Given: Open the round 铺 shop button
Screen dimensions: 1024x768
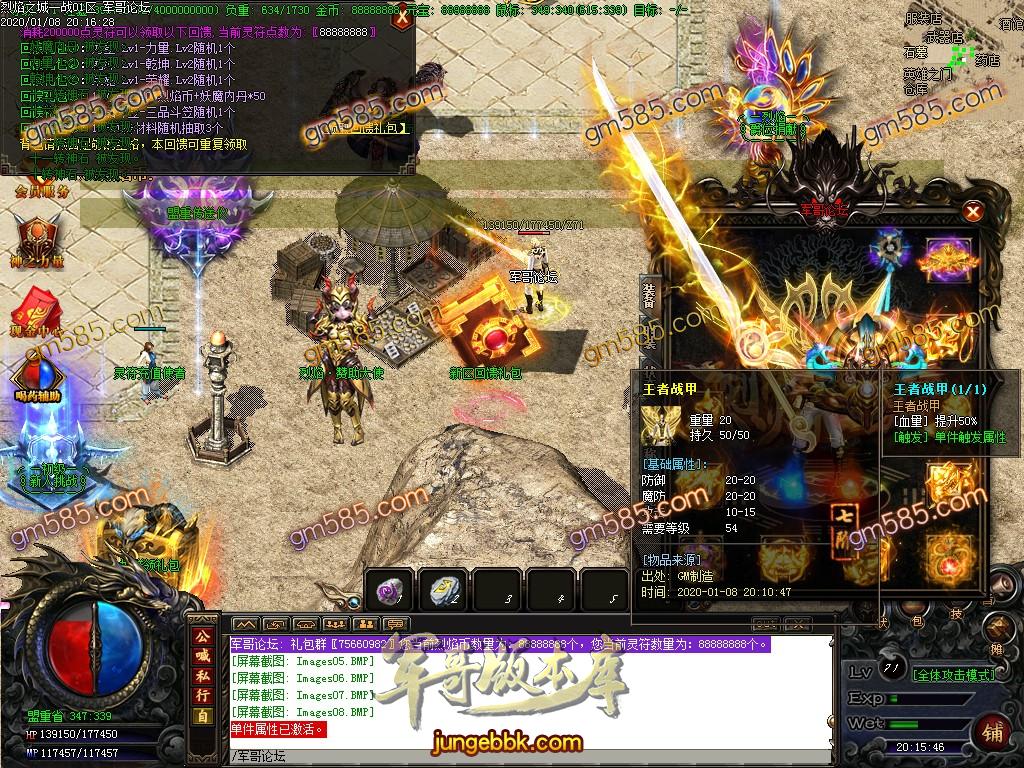Looking at the screenshot, I should pos(994,731).
